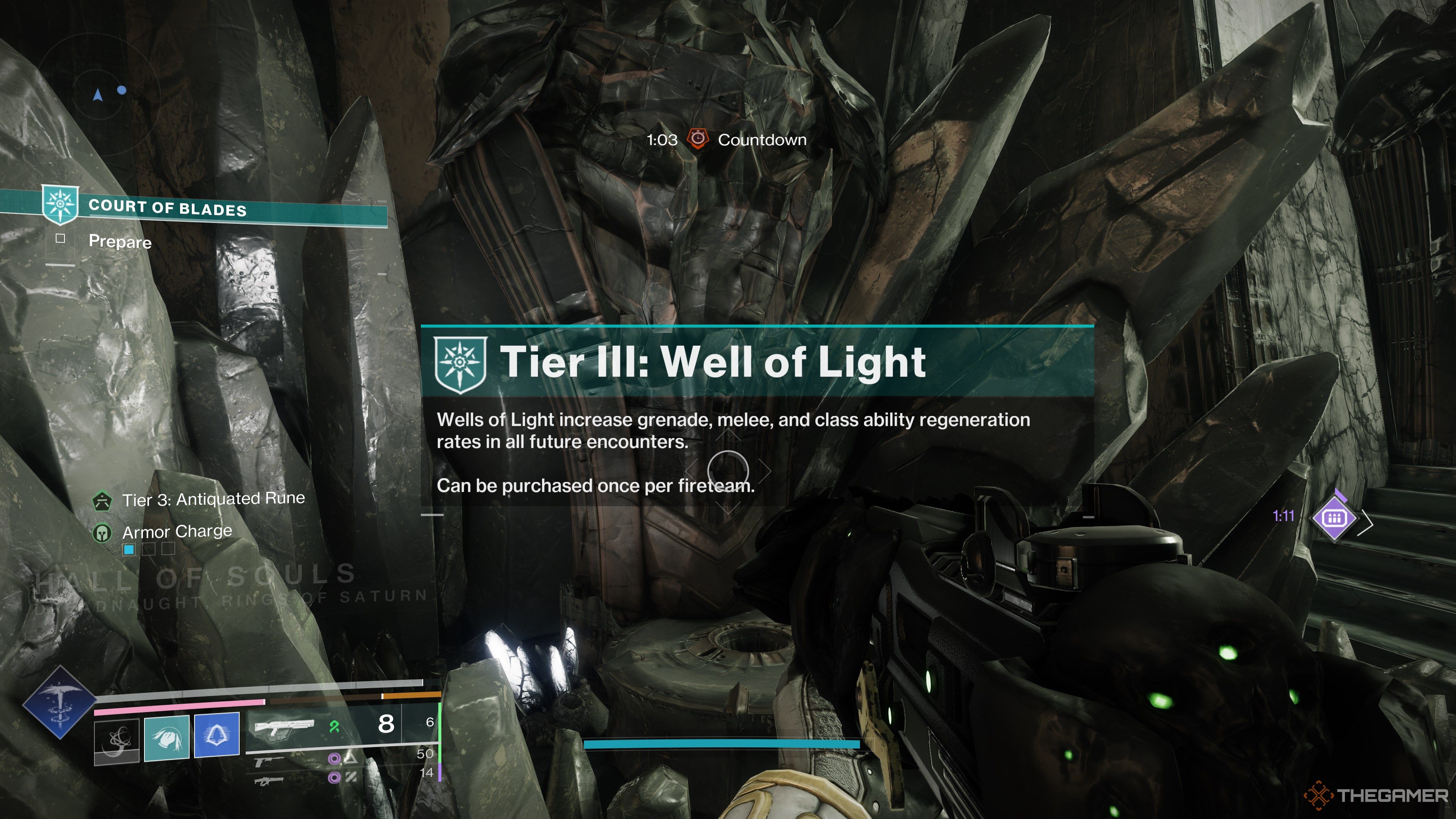Click the purple heavy ammo crate marker

click(1335, 518)
